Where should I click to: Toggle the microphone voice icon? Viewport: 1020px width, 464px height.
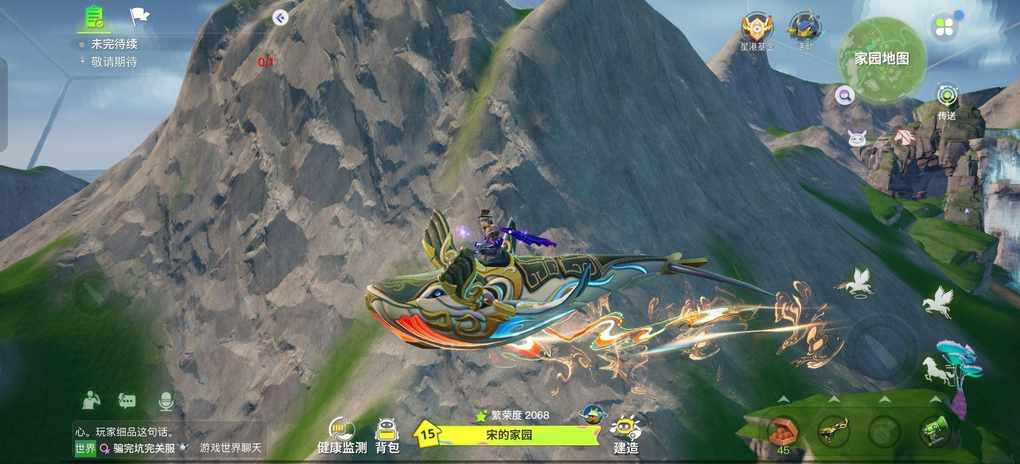click(166, 400)
